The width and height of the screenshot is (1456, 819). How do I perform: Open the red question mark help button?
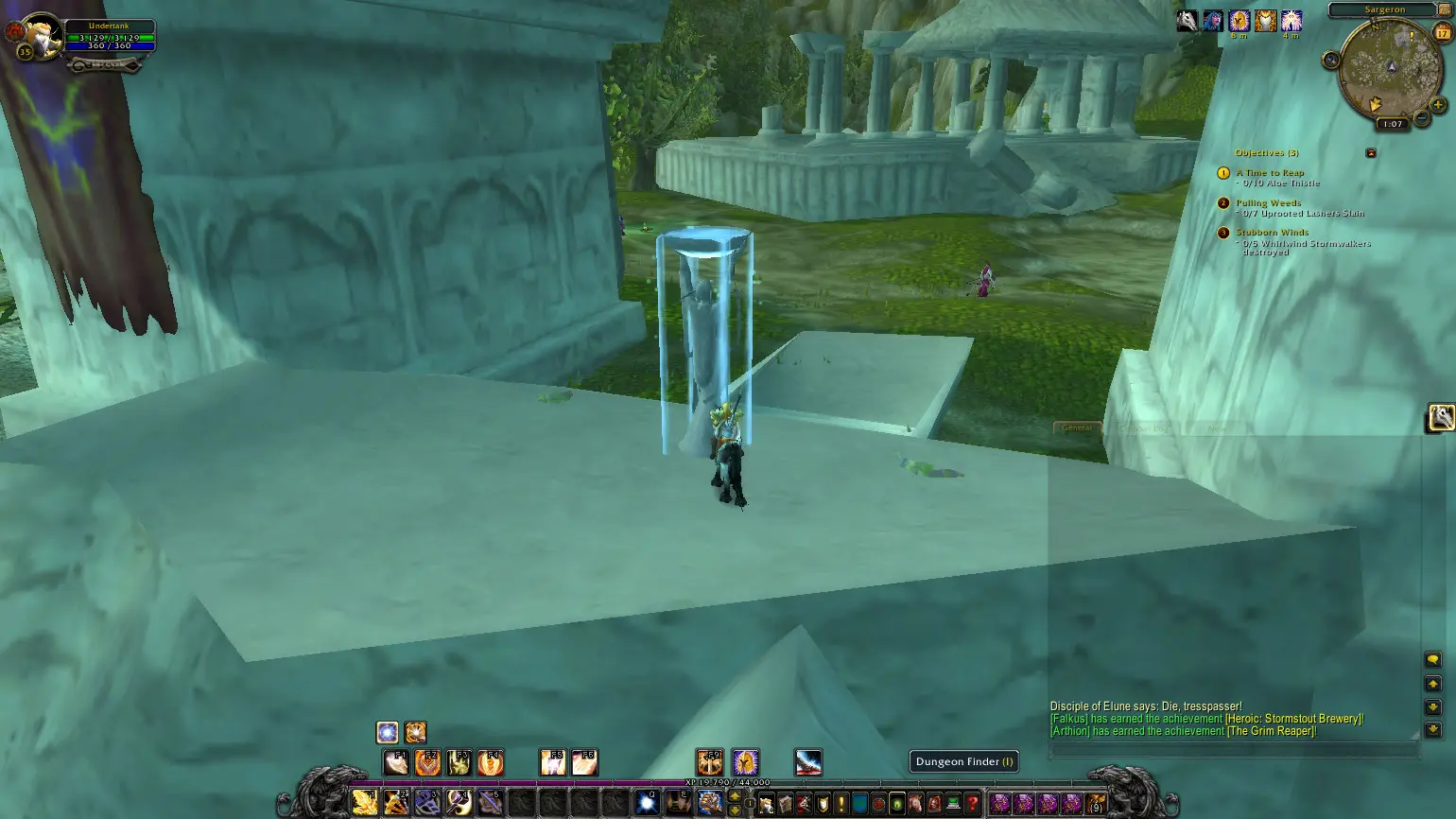[971, 804]
